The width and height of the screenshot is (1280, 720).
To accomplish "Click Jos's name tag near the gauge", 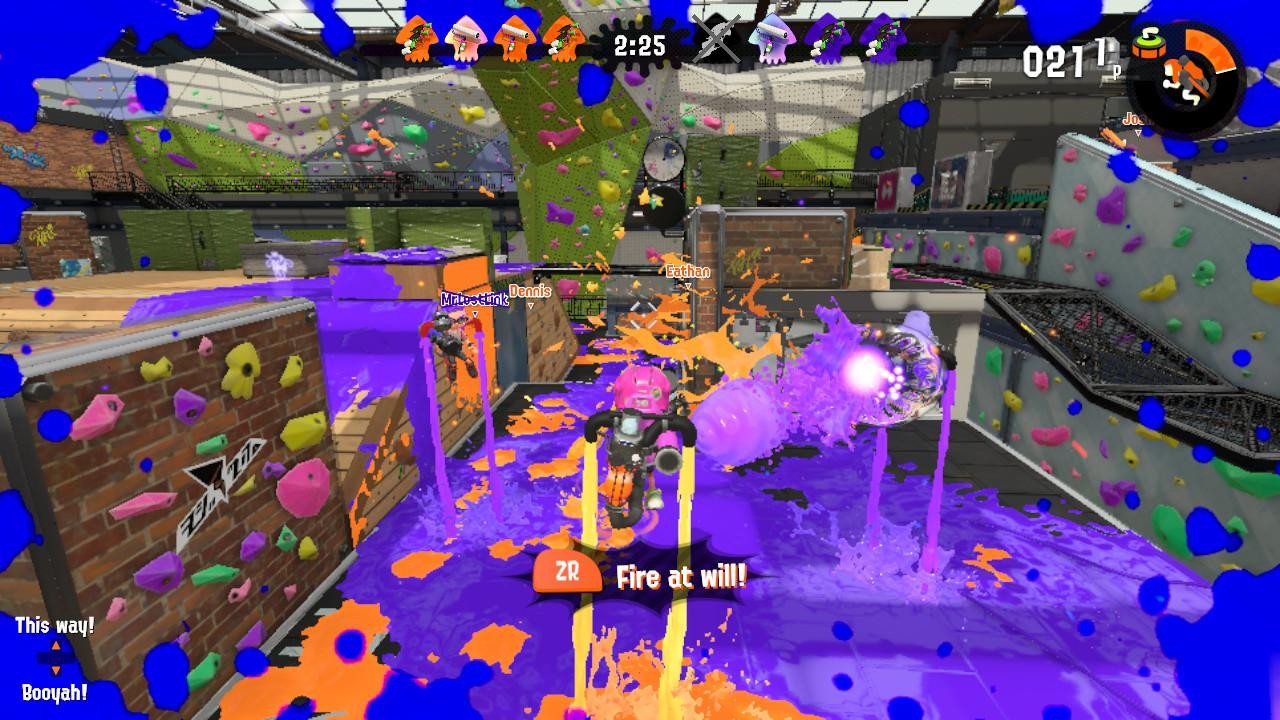I will pos(1135,120).
